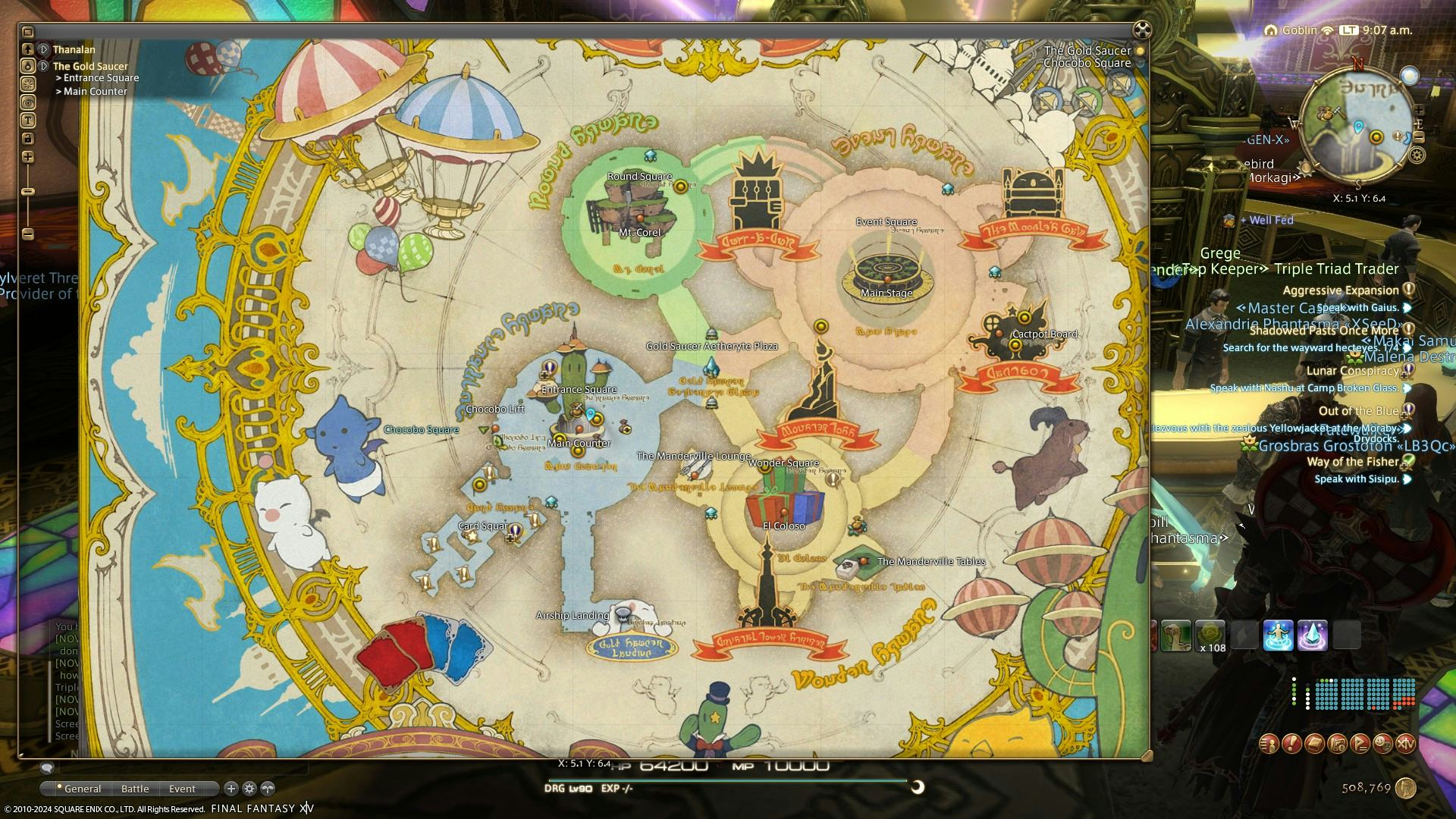The width and height of the screenshot is (1456, 819).
Task: Select the Event chat tab
Action: coord(182,789)
